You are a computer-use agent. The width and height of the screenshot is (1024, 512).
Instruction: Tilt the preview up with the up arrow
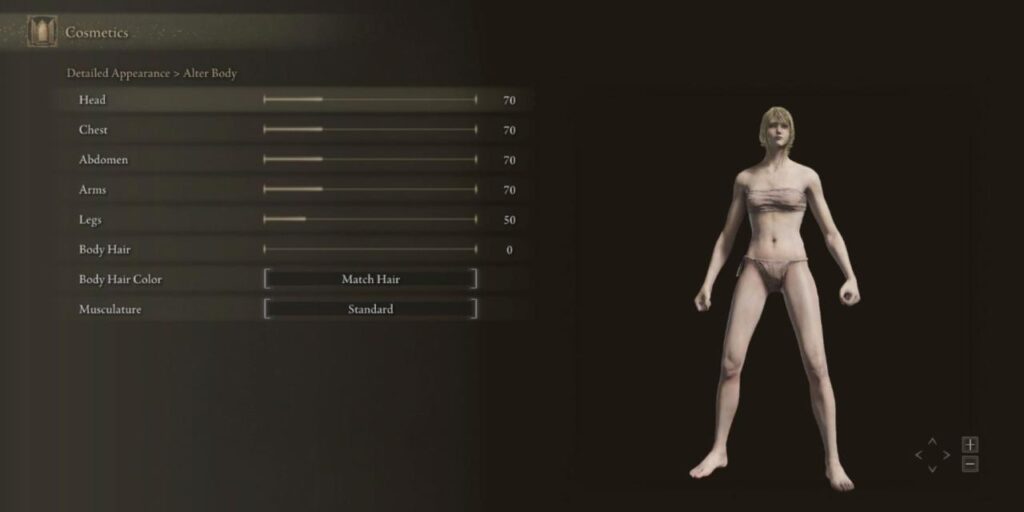(x=933, y=441)
